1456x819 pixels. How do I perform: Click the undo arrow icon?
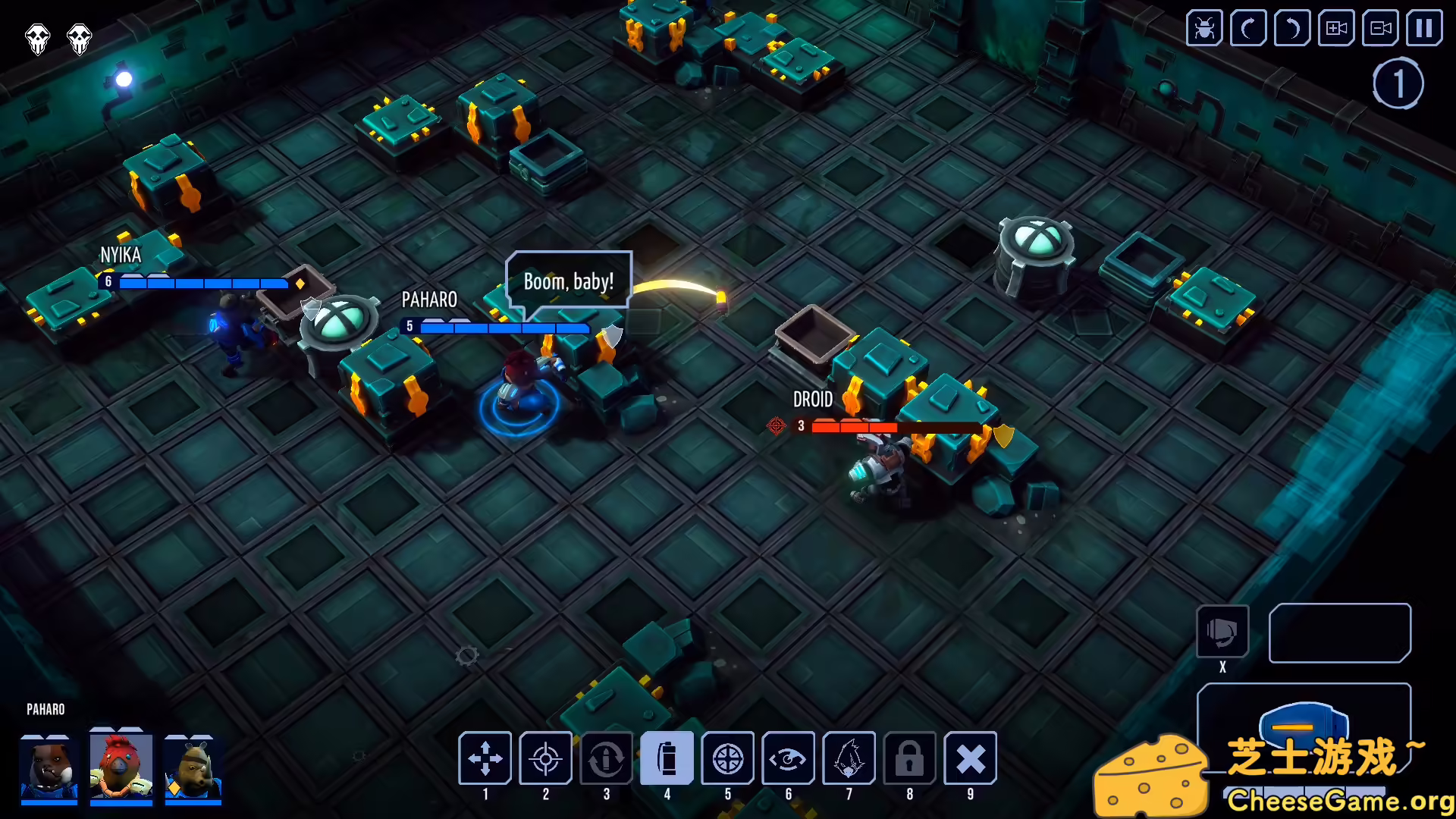pyautogui.click(x=1291, y=29)
